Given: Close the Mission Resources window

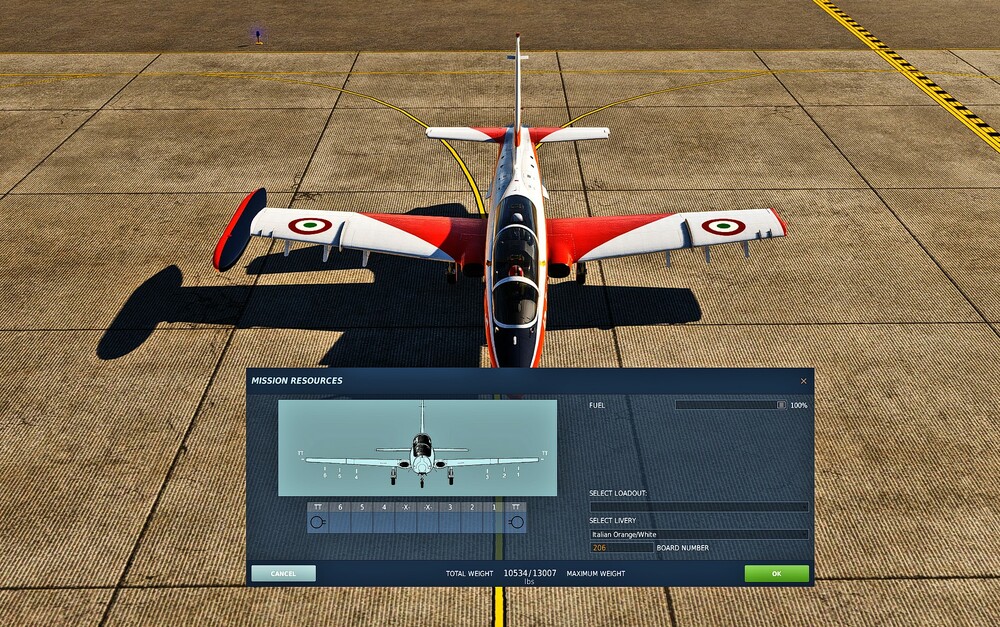Looking at the screenshot, I should pos(803,381).
